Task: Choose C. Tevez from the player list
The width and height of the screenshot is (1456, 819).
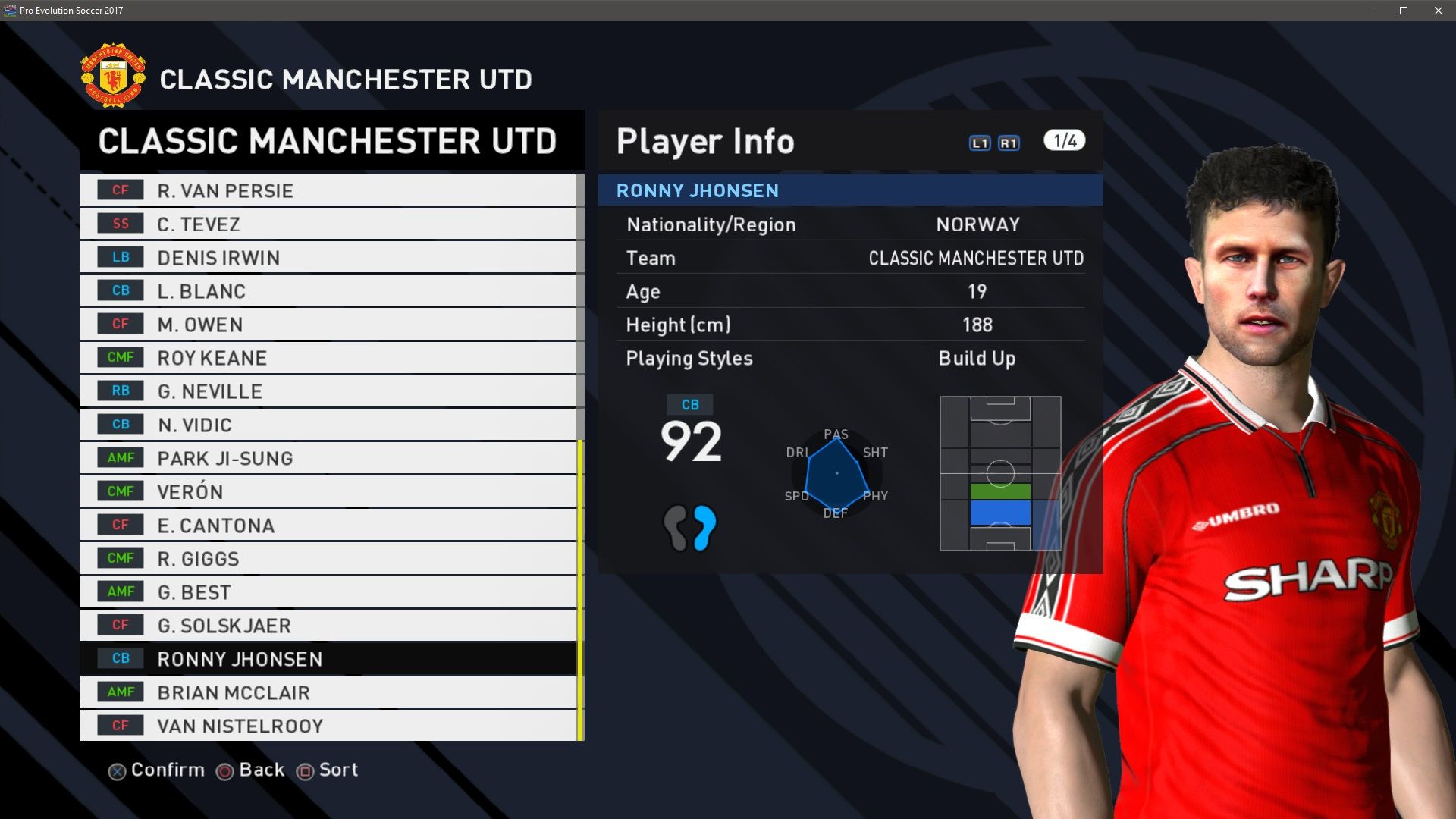Action: (328, 224)
